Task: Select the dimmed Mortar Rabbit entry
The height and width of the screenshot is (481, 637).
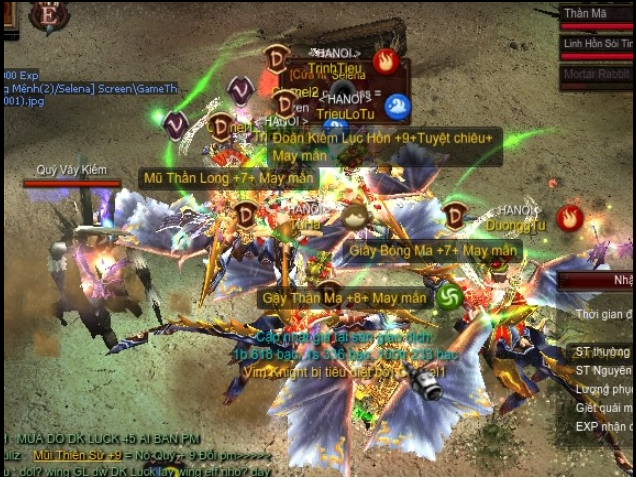Action: [597, 73]
